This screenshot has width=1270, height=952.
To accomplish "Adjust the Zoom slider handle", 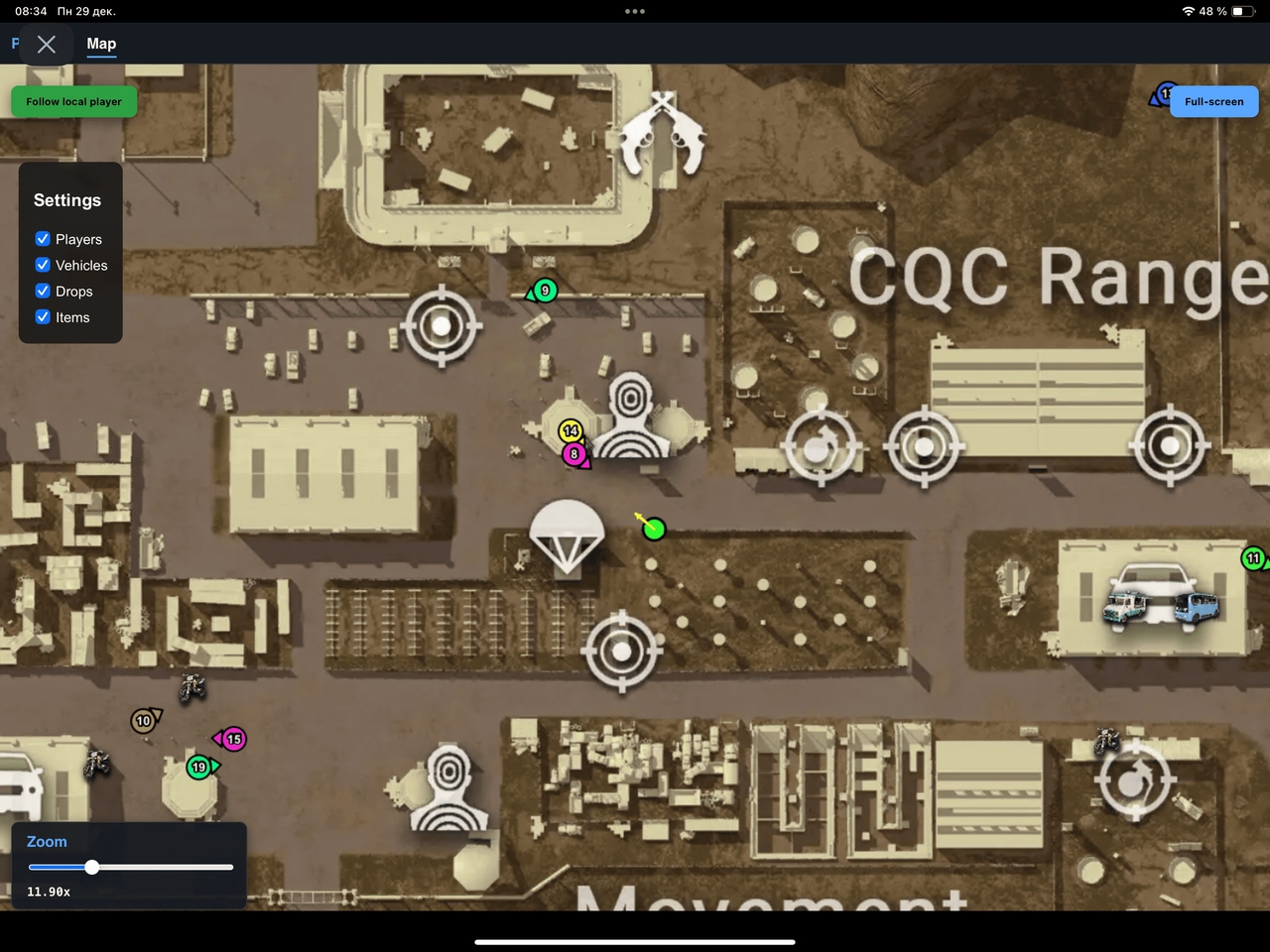I will tap(92, 867).
